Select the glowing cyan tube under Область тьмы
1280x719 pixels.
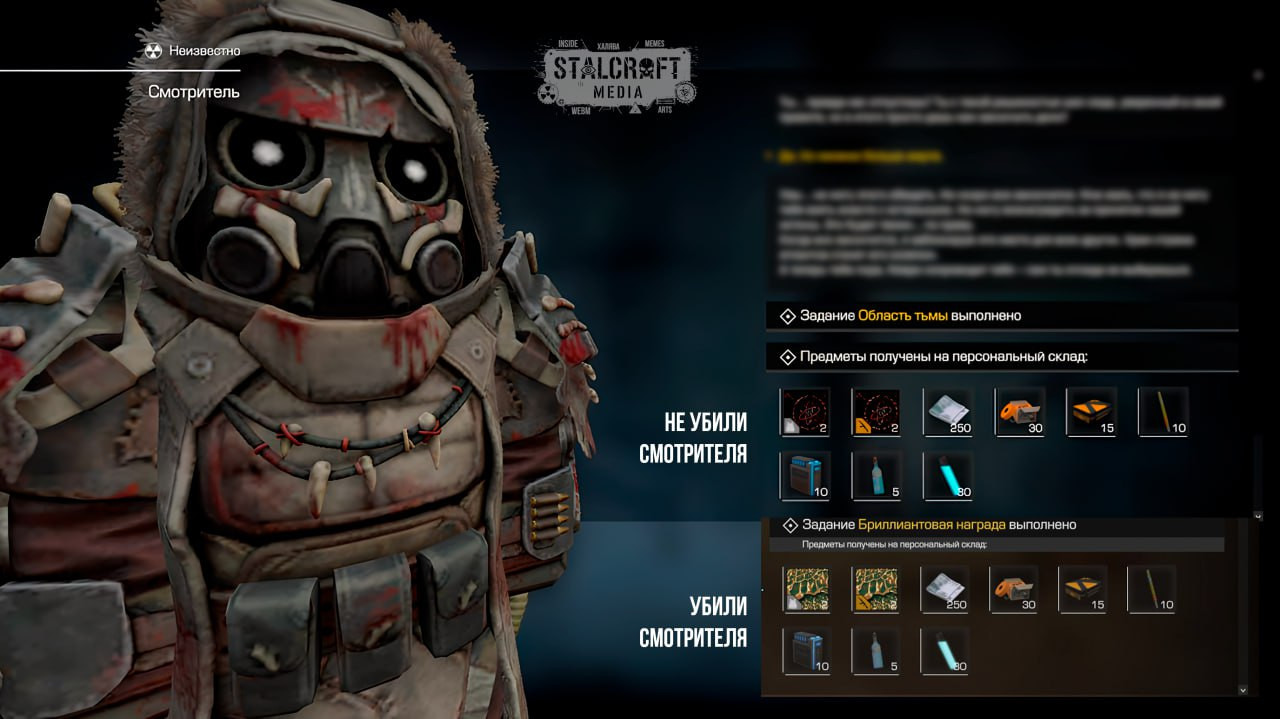948,475
